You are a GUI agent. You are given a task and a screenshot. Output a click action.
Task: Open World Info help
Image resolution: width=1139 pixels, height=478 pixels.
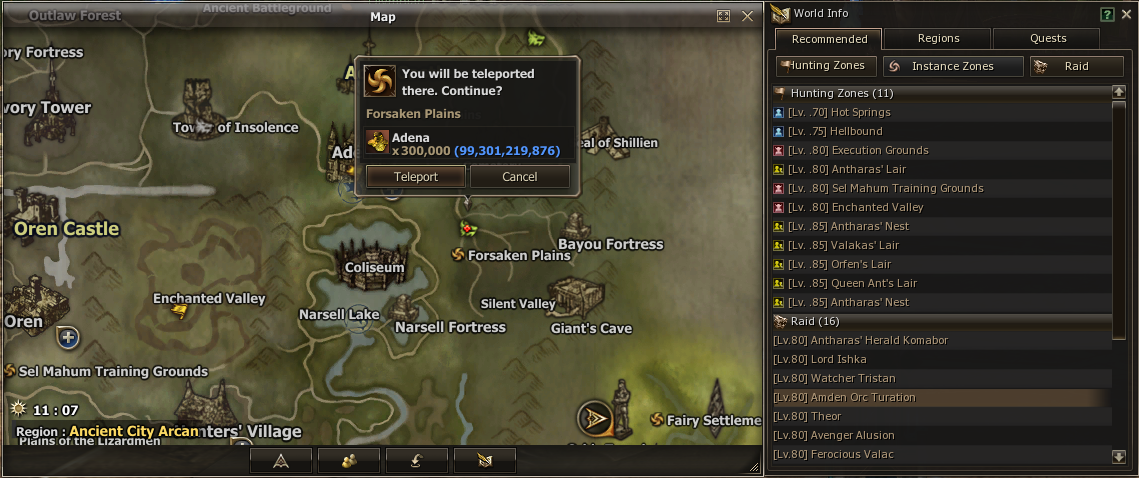[x=1107, y=14]
